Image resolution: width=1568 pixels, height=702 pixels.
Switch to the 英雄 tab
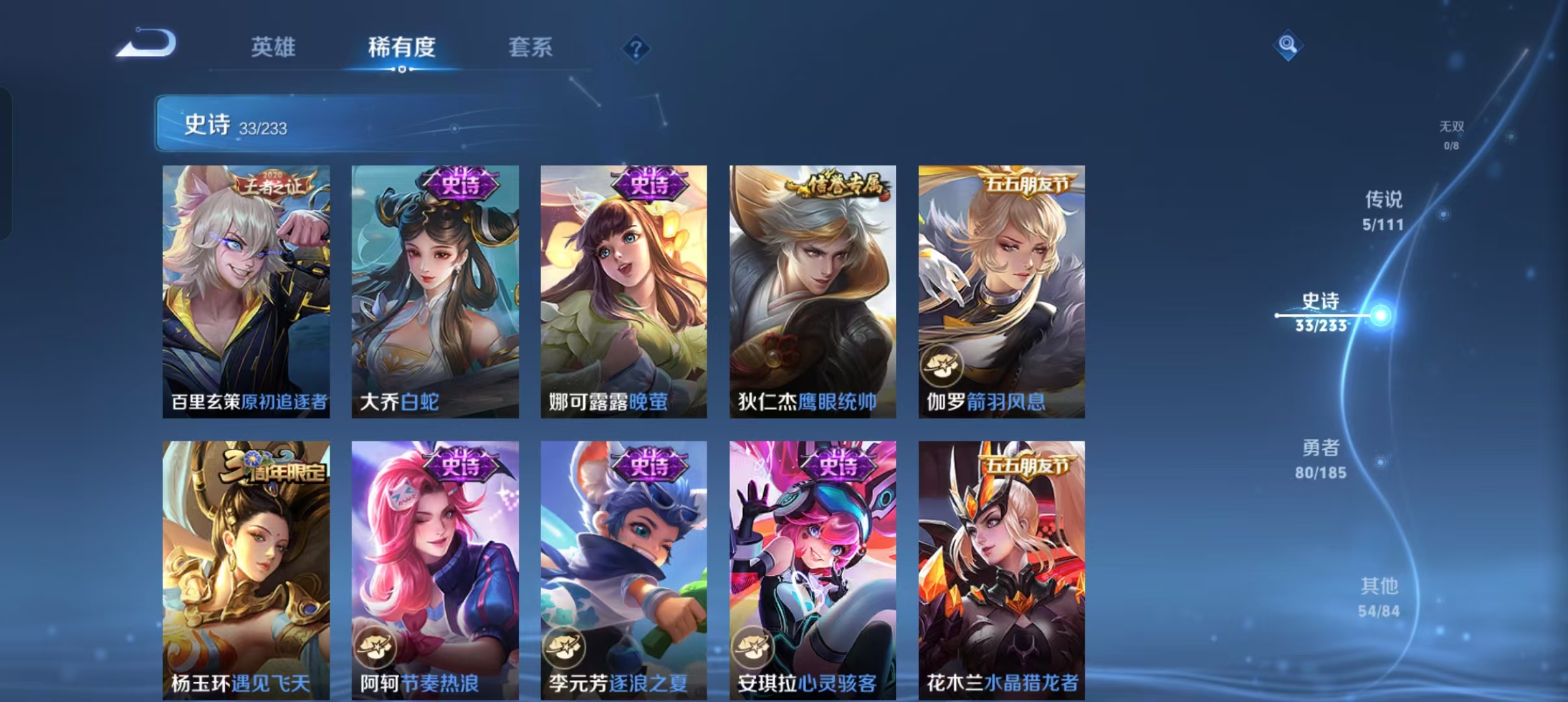point(273,47)
